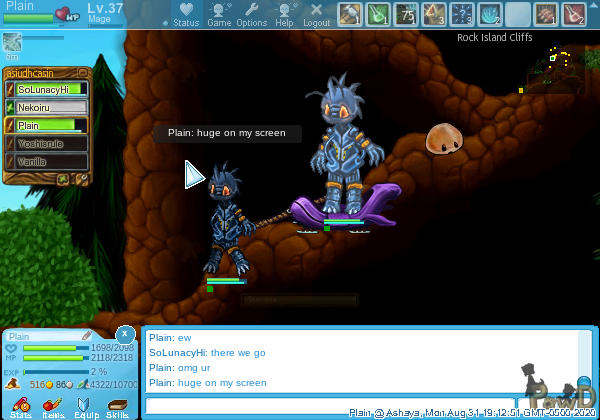Open the Stats panel
The width and height of the screenshot is (600, 420).
(19, 406)
